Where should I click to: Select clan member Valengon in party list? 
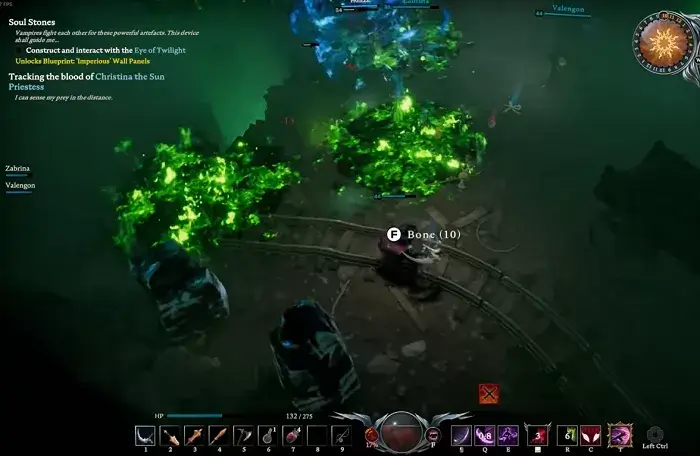20,185
